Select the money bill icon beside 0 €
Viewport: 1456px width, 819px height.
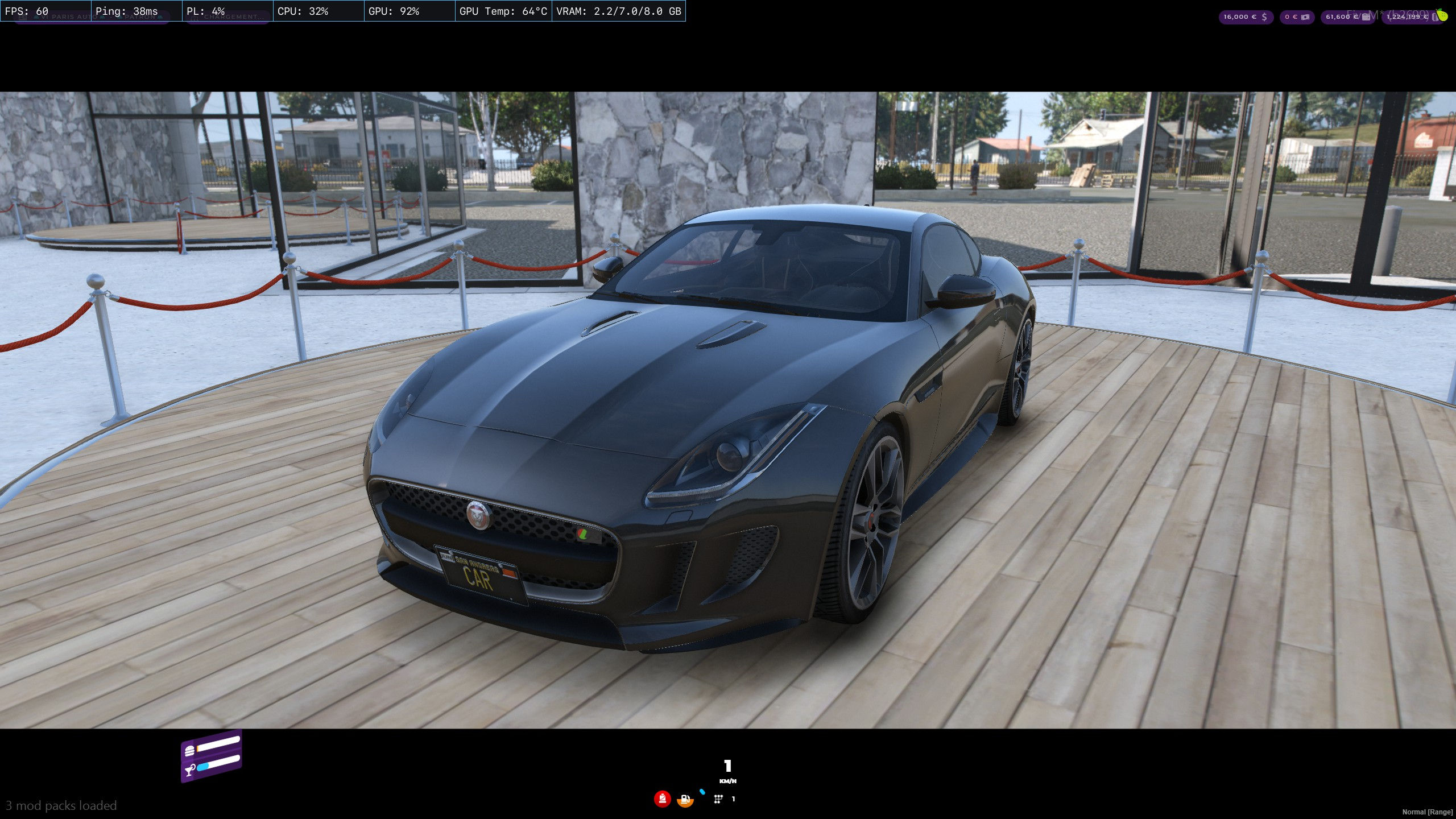pos(1305,16)
